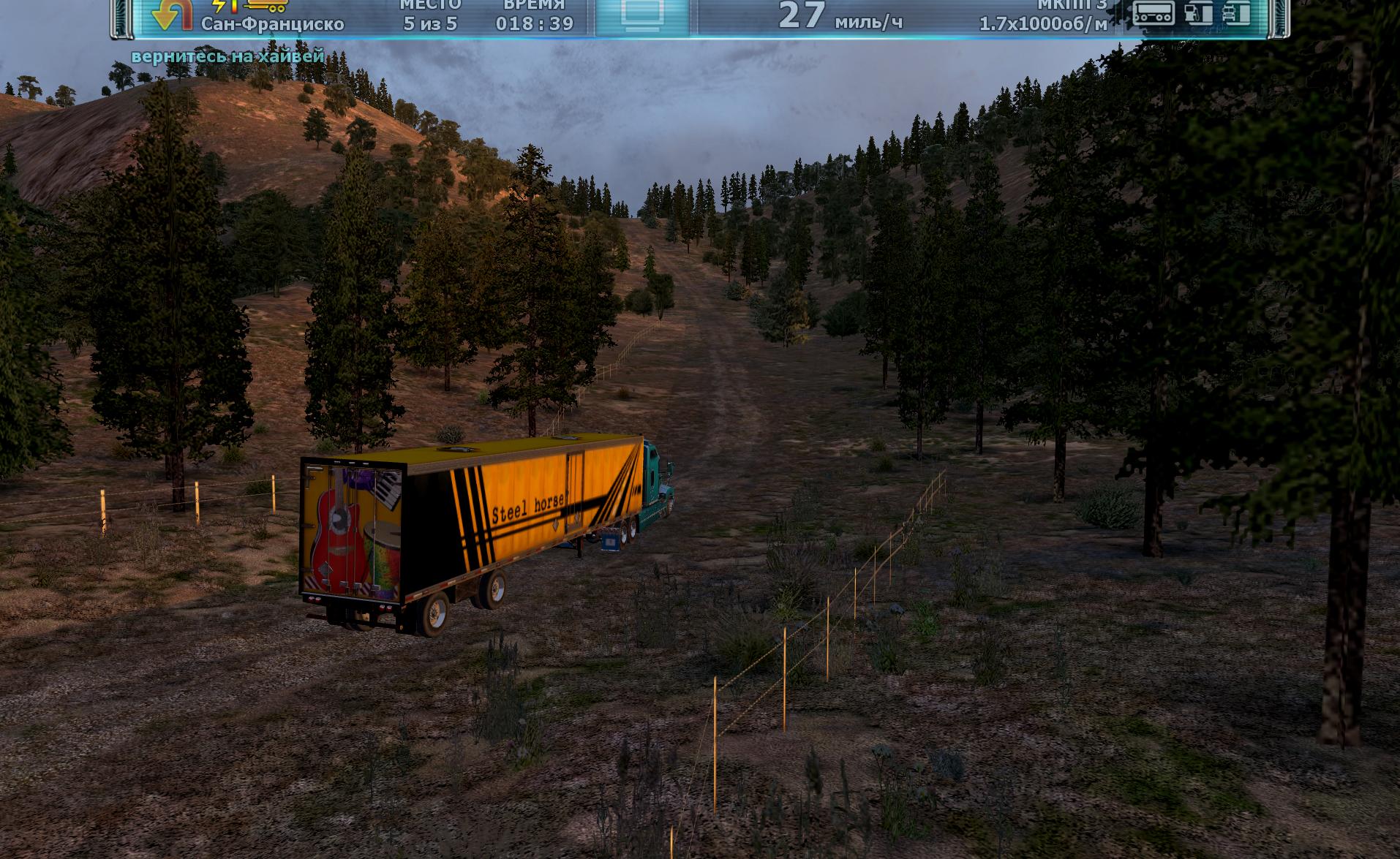Click the radio cassette icon
The width and height of the screenshot is (1400, 859).
click(1154, 12)
